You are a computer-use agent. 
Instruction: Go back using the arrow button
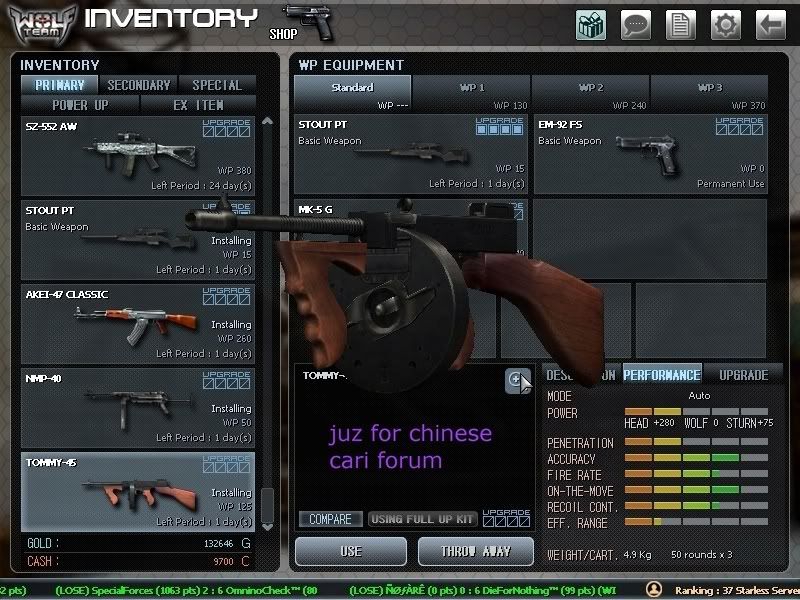pos(770,24)
